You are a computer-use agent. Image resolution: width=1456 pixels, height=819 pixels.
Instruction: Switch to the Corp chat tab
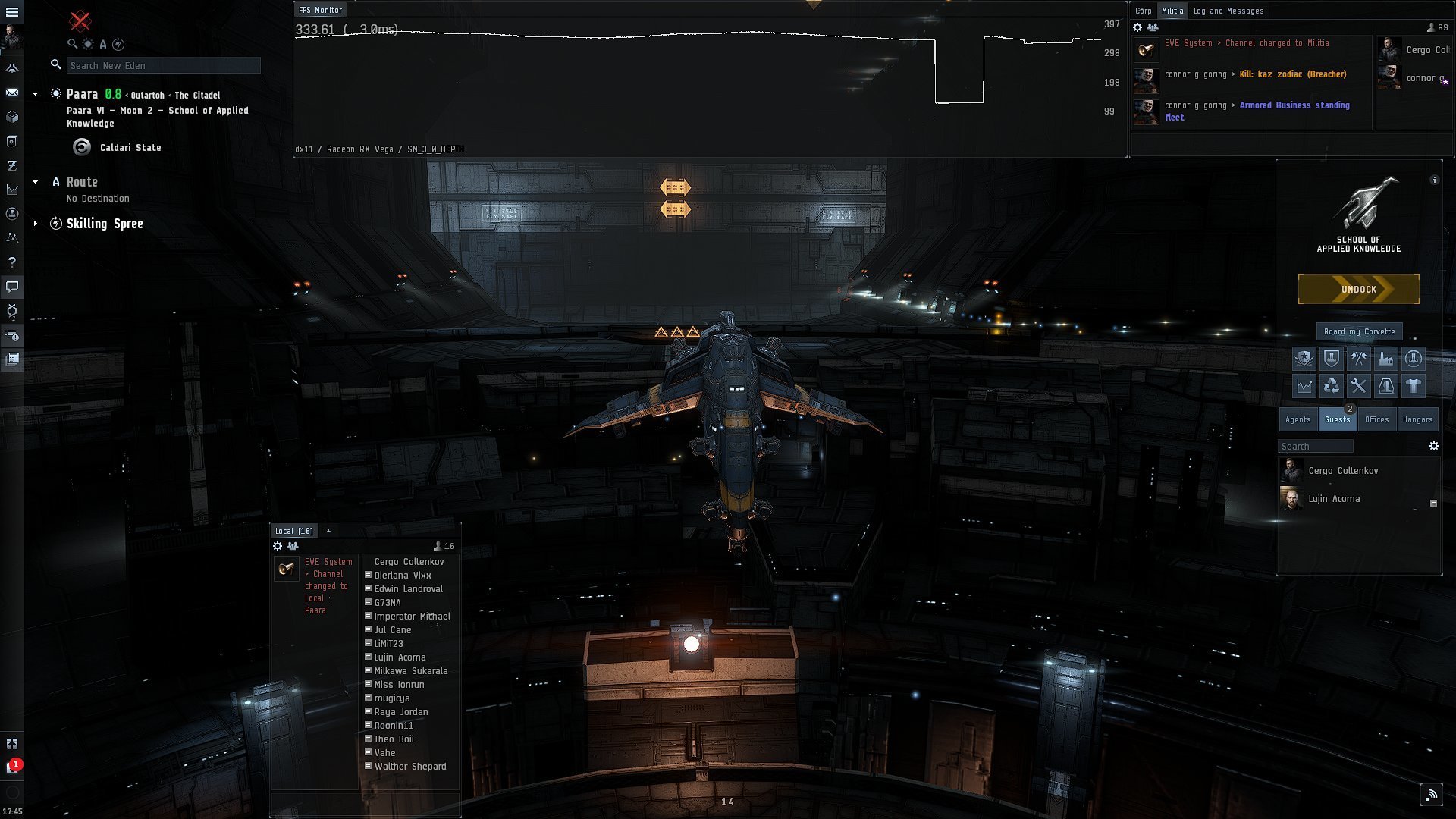click(x=1143, y=11)
